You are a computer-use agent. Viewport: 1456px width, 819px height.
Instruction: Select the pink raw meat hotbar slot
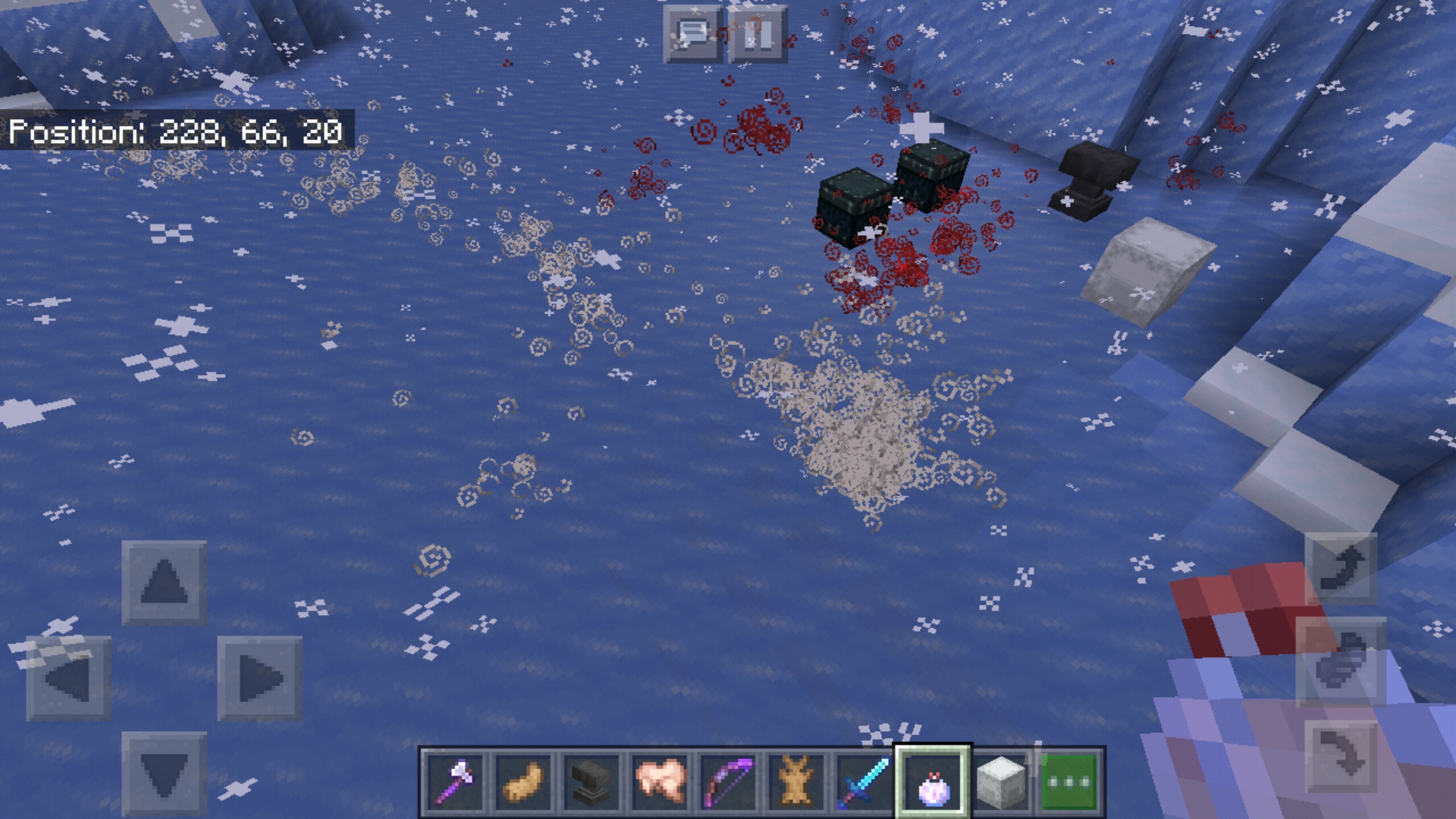point(659,782)
